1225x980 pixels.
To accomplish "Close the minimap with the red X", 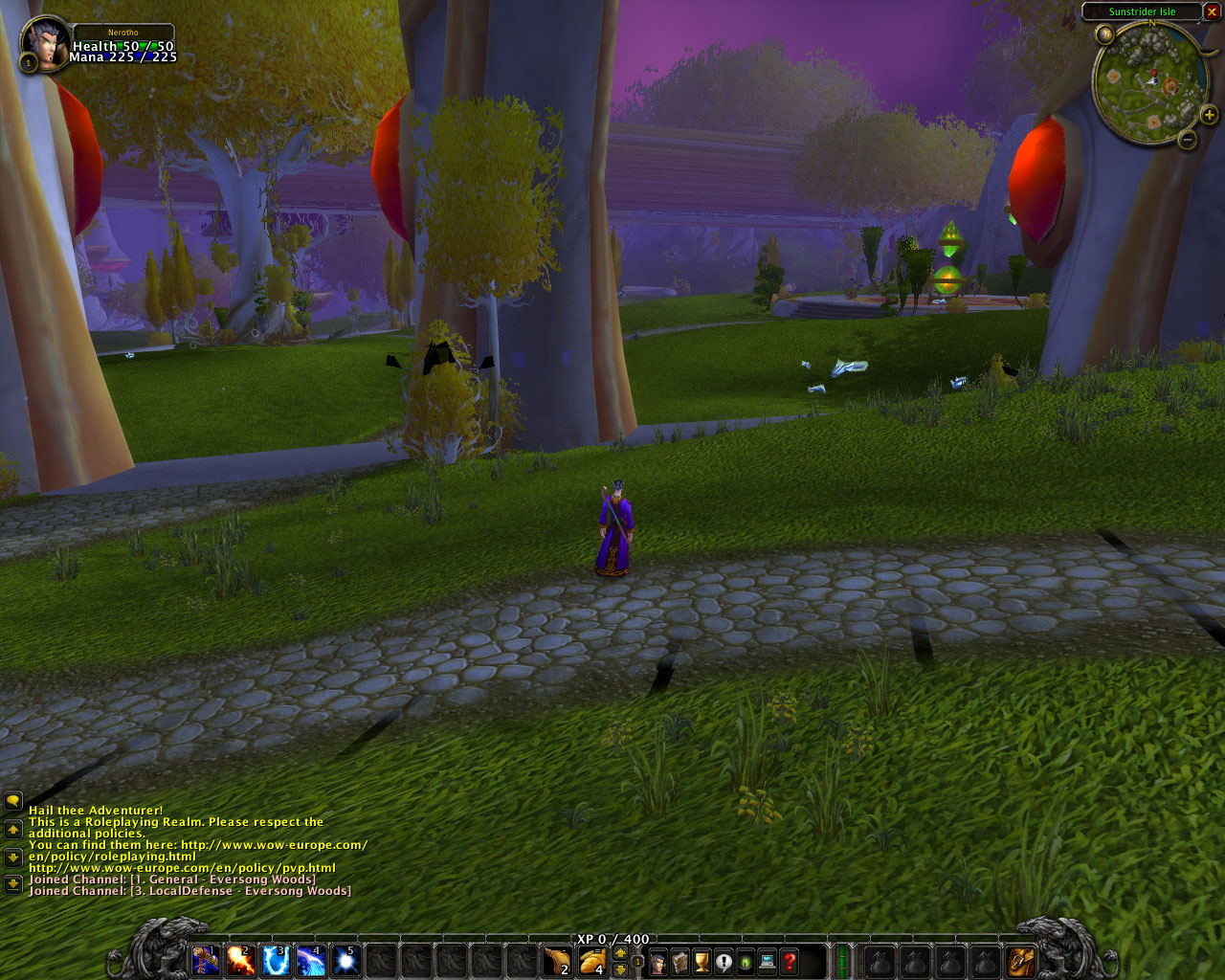I will click(x=1214, y=11).
